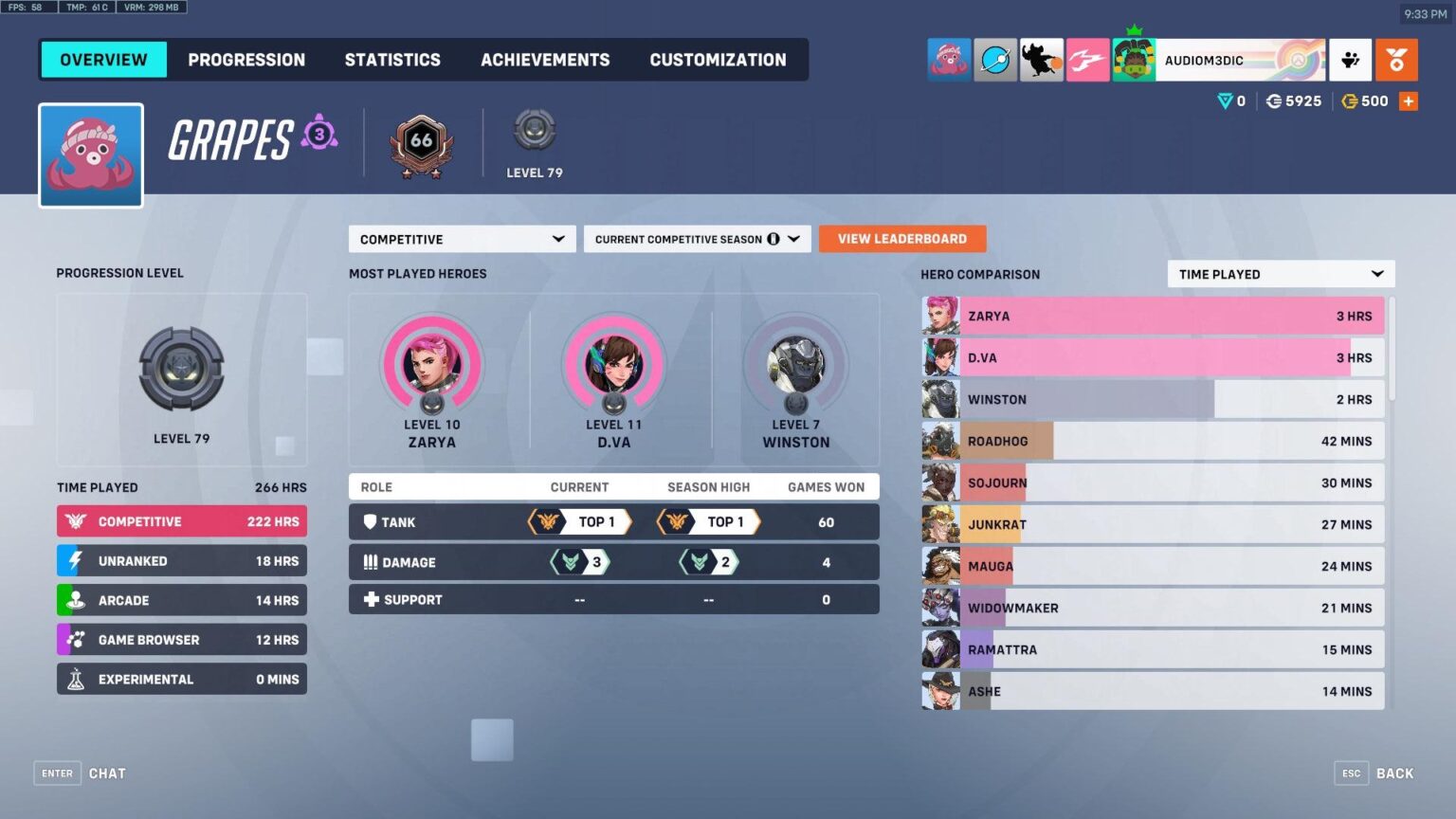Open the Current Competitive Season dropdown
The width and height of the screenshot is (1456, 819).
click(x=697, y=239)
